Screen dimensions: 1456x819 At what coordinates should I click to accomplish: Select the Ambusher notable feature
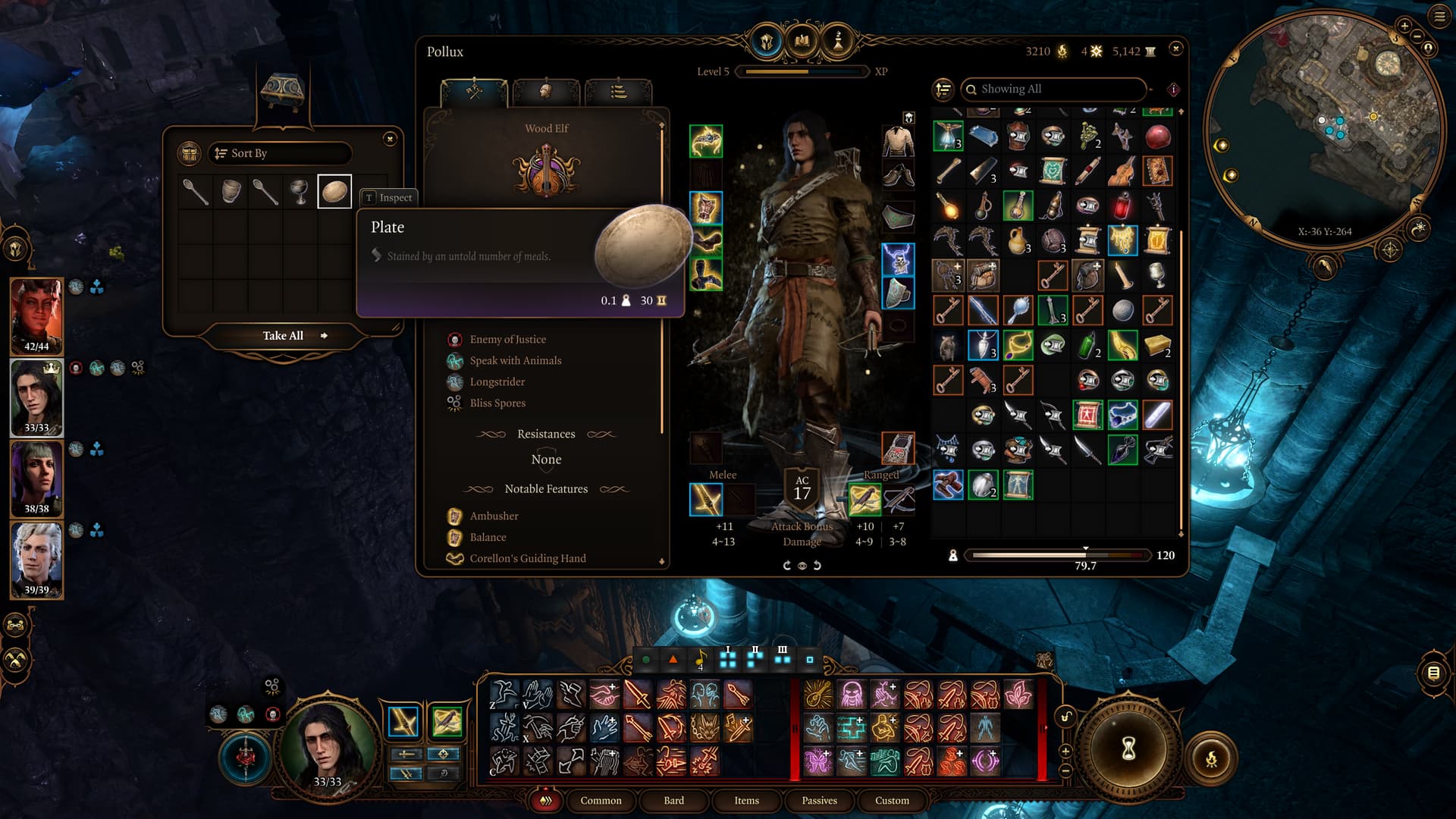pyautogui.click(x=494, y=516)
